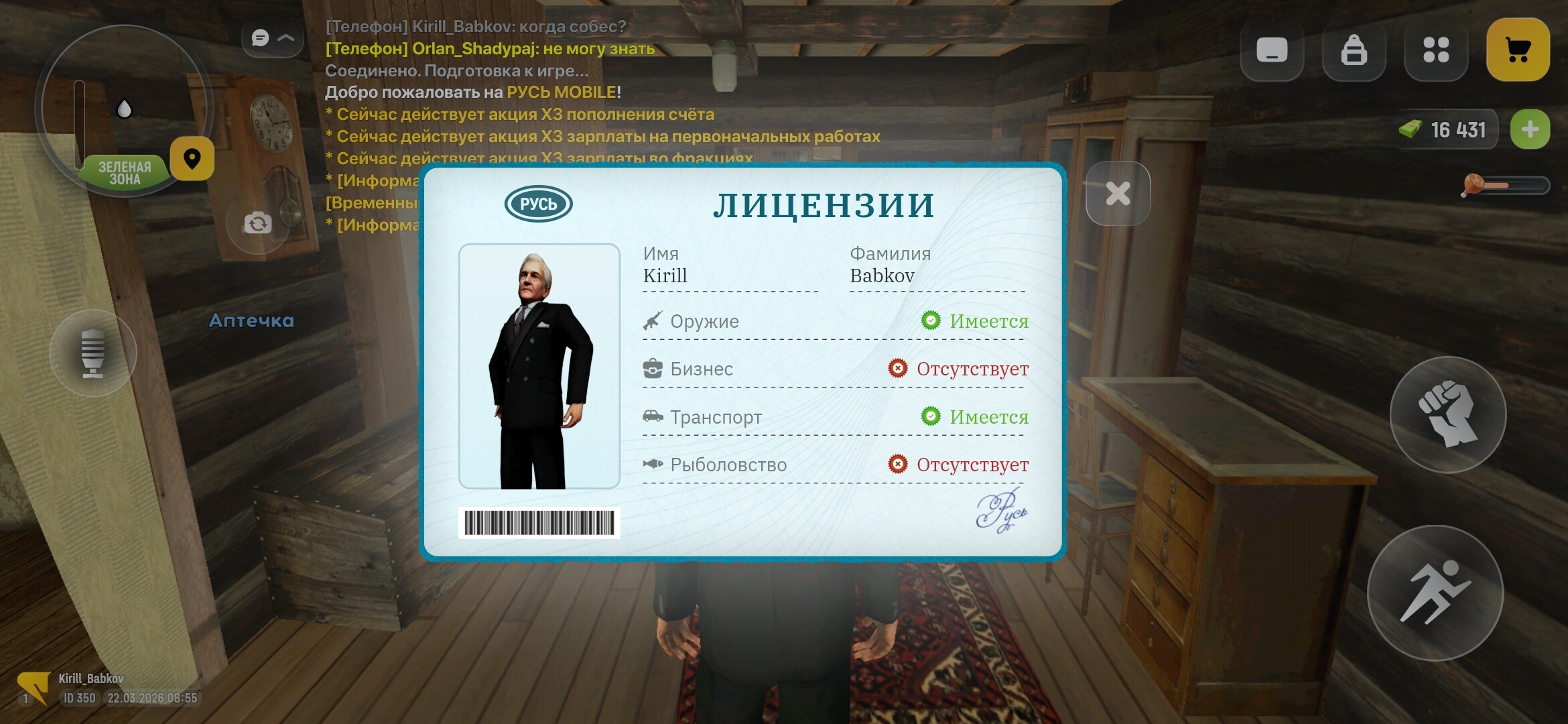Select the Аптечка label in the room
This screenshot has width=1568, height=724.
coord(251,320)
